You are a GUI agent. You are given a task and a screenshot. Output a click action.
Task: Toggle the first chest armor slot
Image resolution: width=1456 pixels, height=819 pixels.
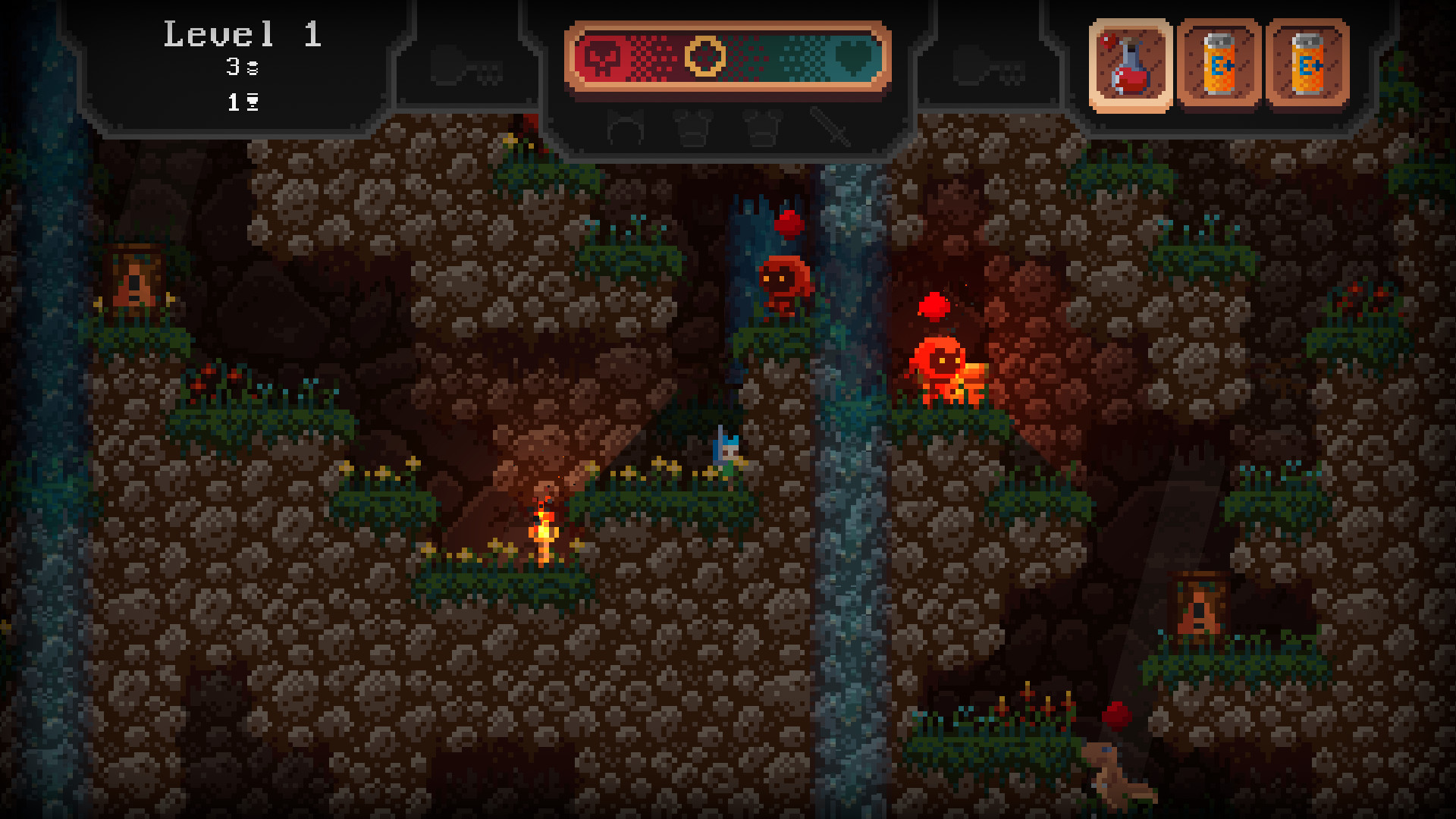tap(692, 129)
